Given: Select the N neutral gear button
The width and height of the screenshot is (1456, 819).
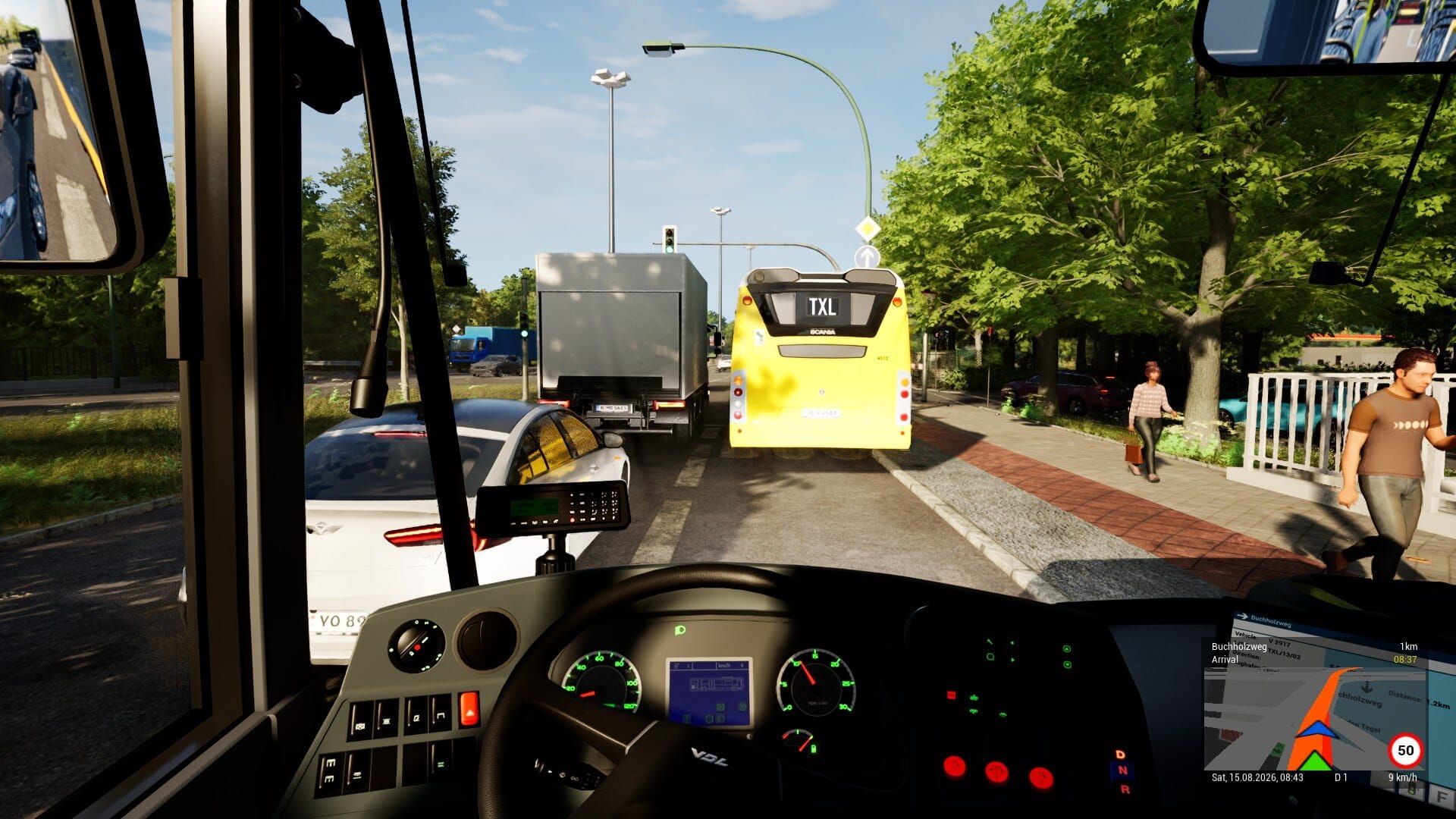Looking at the screenshot, I should pyautogui.click(x=1124, y=770).
